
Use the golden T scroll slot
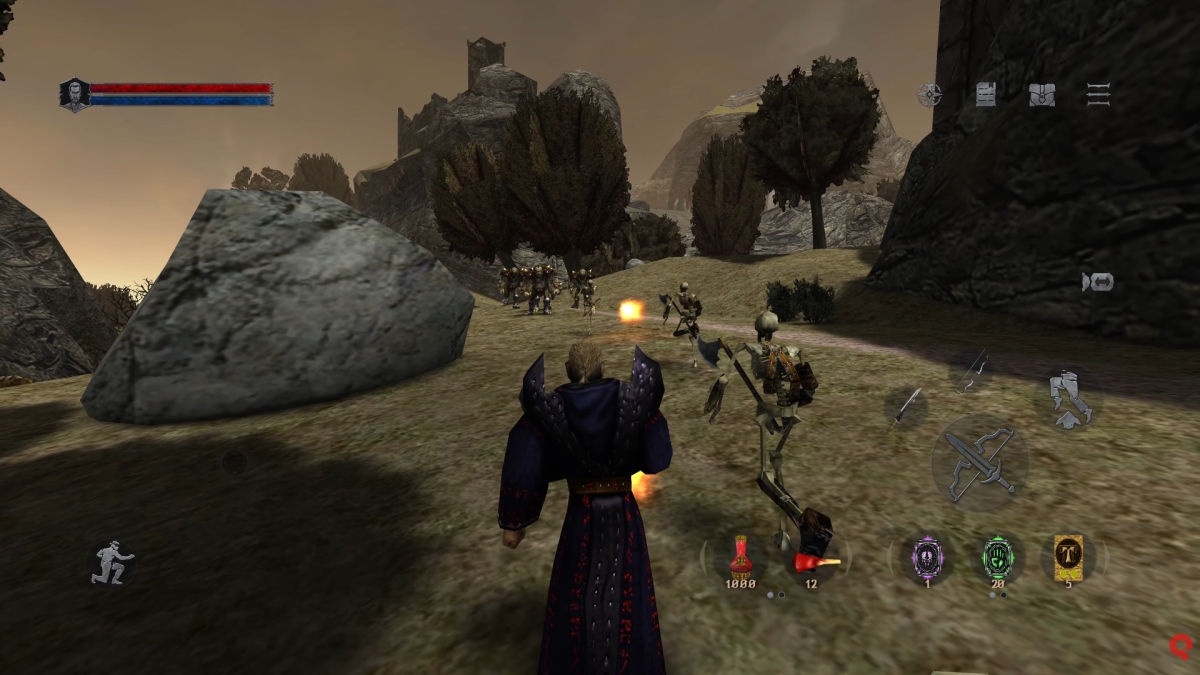tap(1068, 556)
